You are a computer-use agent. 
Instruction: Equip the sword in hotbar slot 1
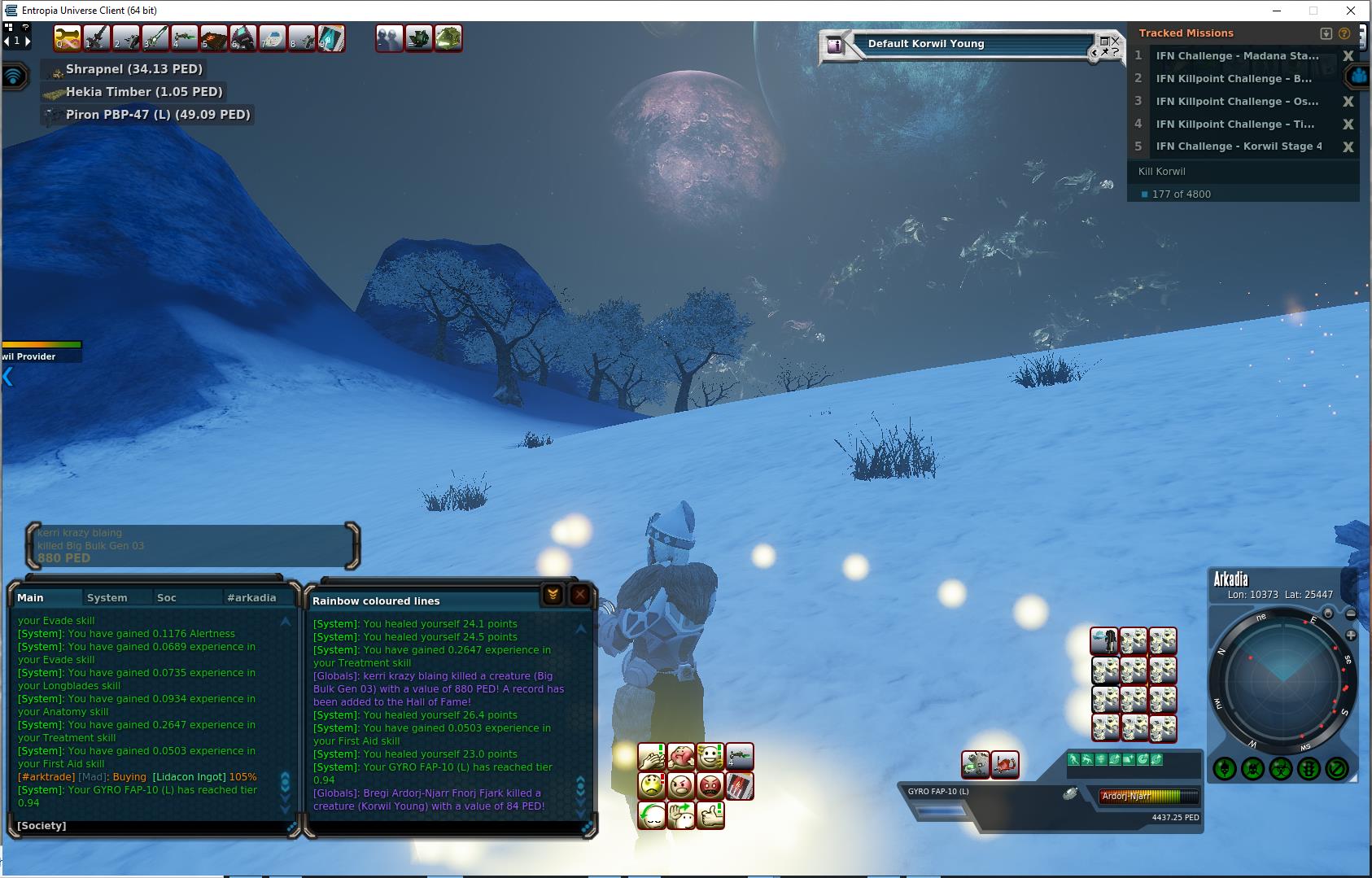pyautogui.click(x=97, y=38)
